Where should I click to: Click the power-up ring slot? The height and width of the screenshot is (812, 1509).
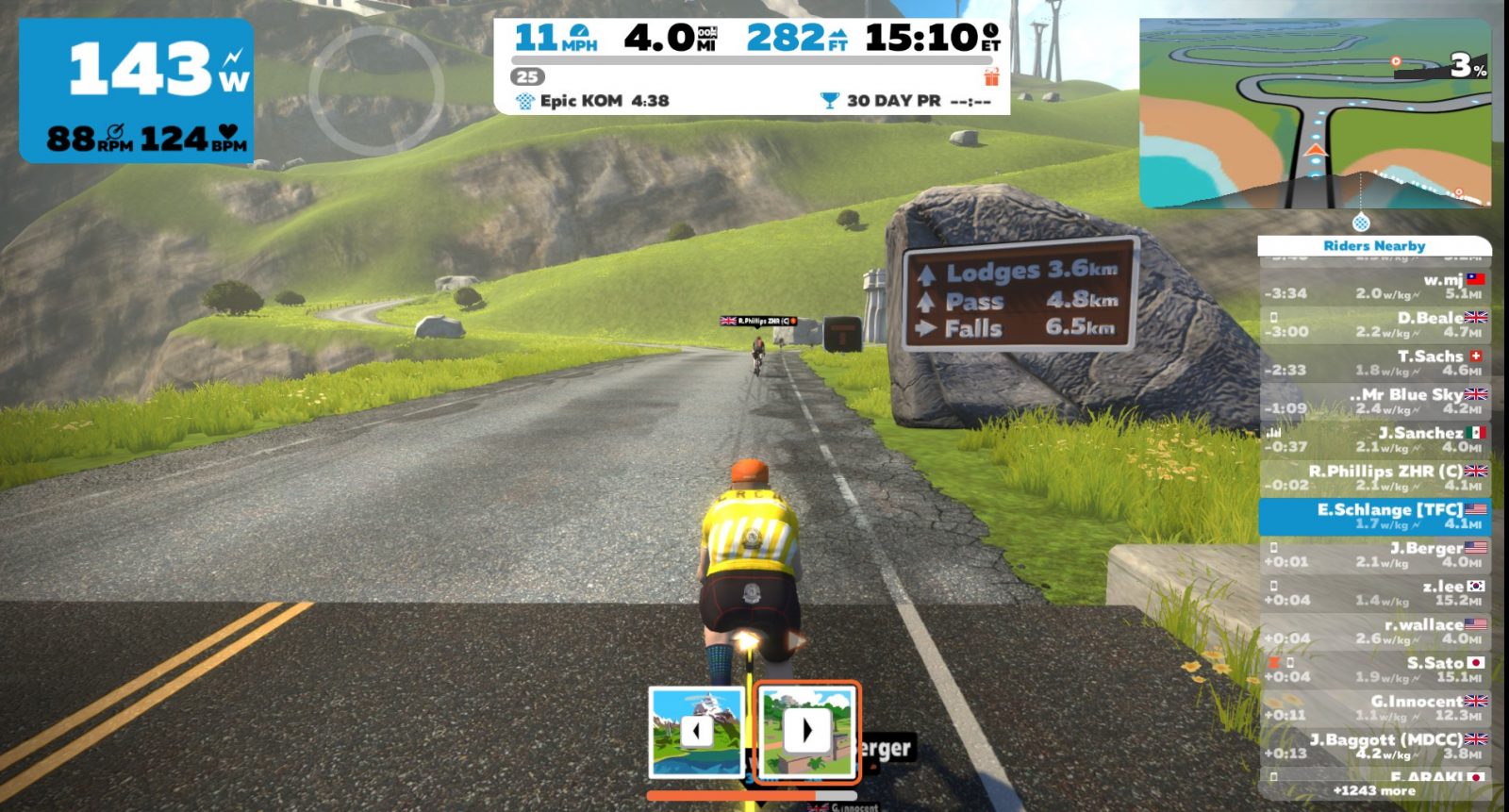[x=376, y=90]
